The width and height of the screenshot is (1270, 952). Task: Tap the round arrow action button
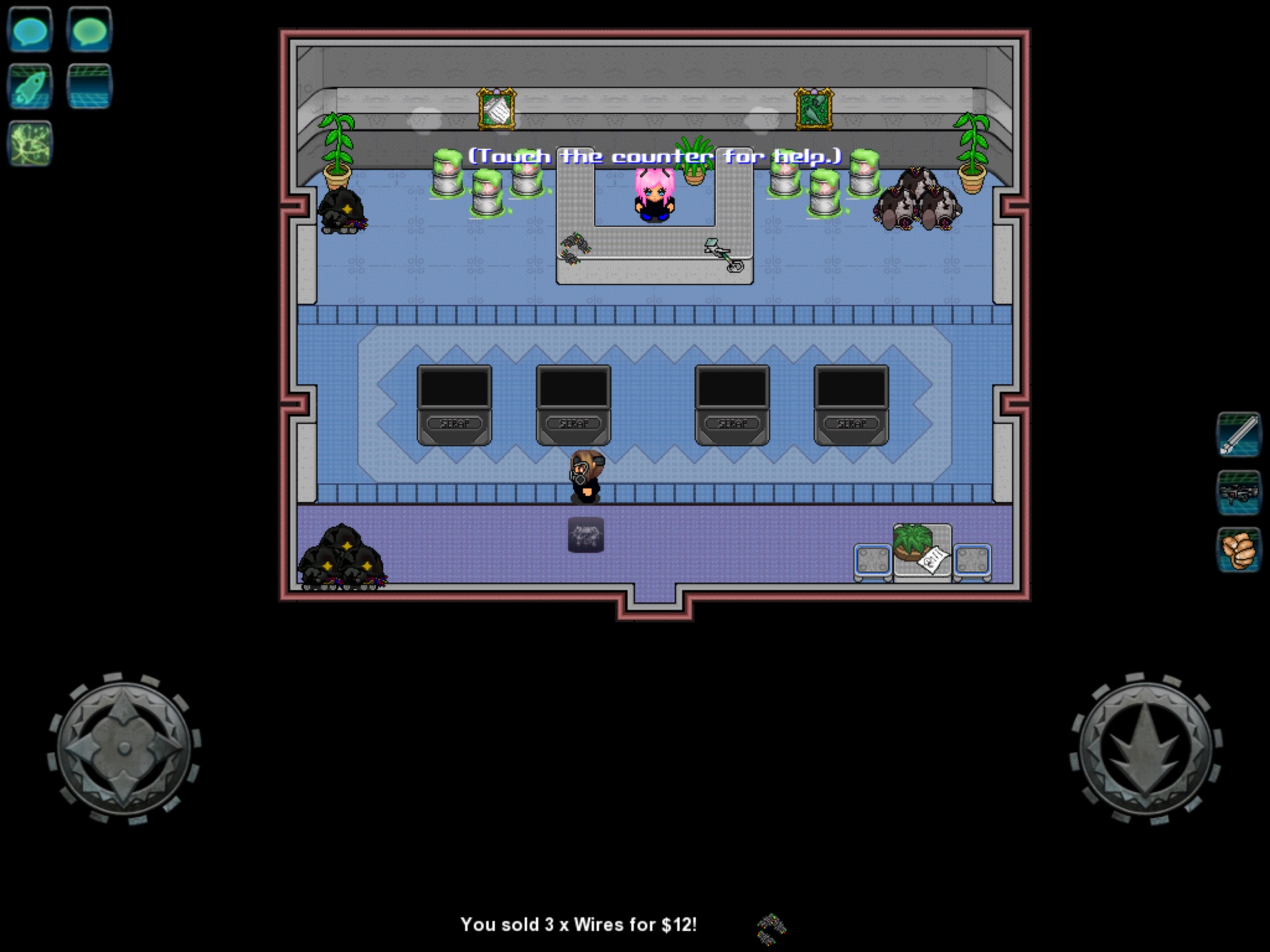(1145, 748)
